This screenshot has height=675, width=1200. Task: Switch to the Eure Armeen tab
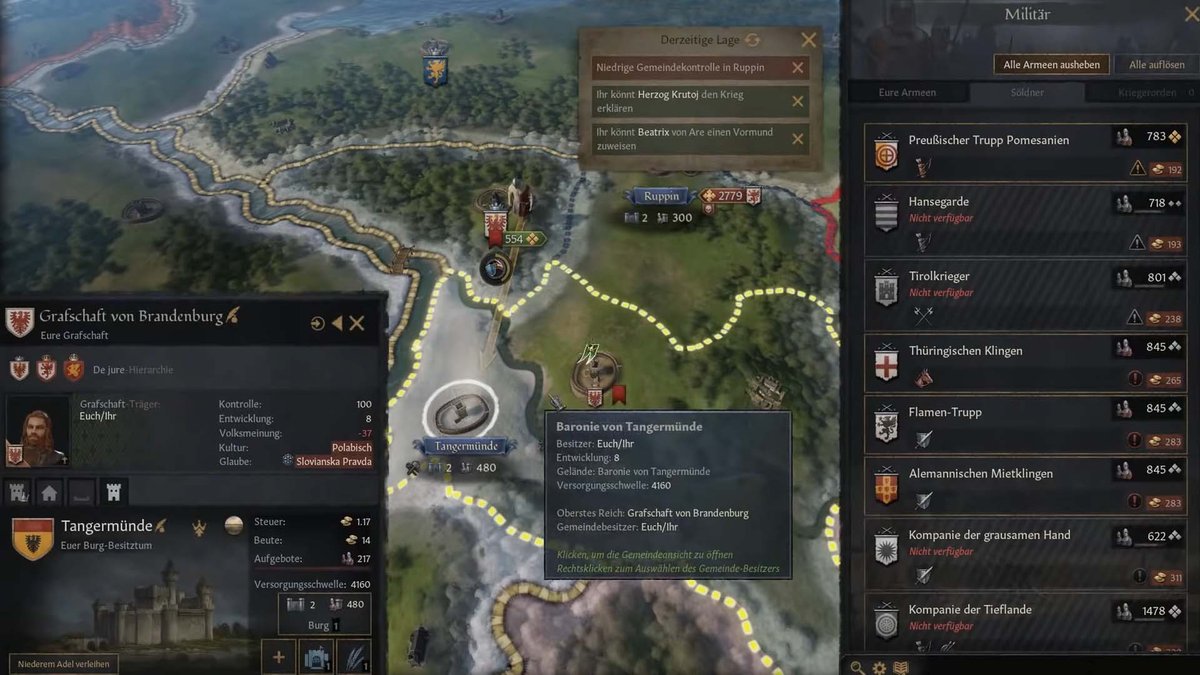[x=907, y=93]
